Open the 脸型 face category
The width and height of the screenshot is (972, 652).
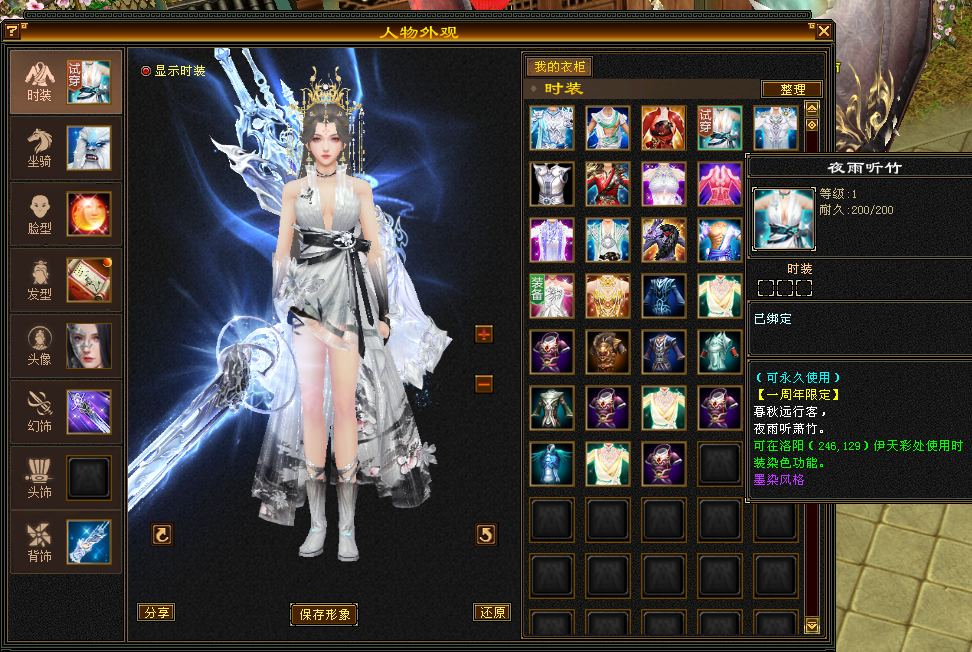(66, 214)
